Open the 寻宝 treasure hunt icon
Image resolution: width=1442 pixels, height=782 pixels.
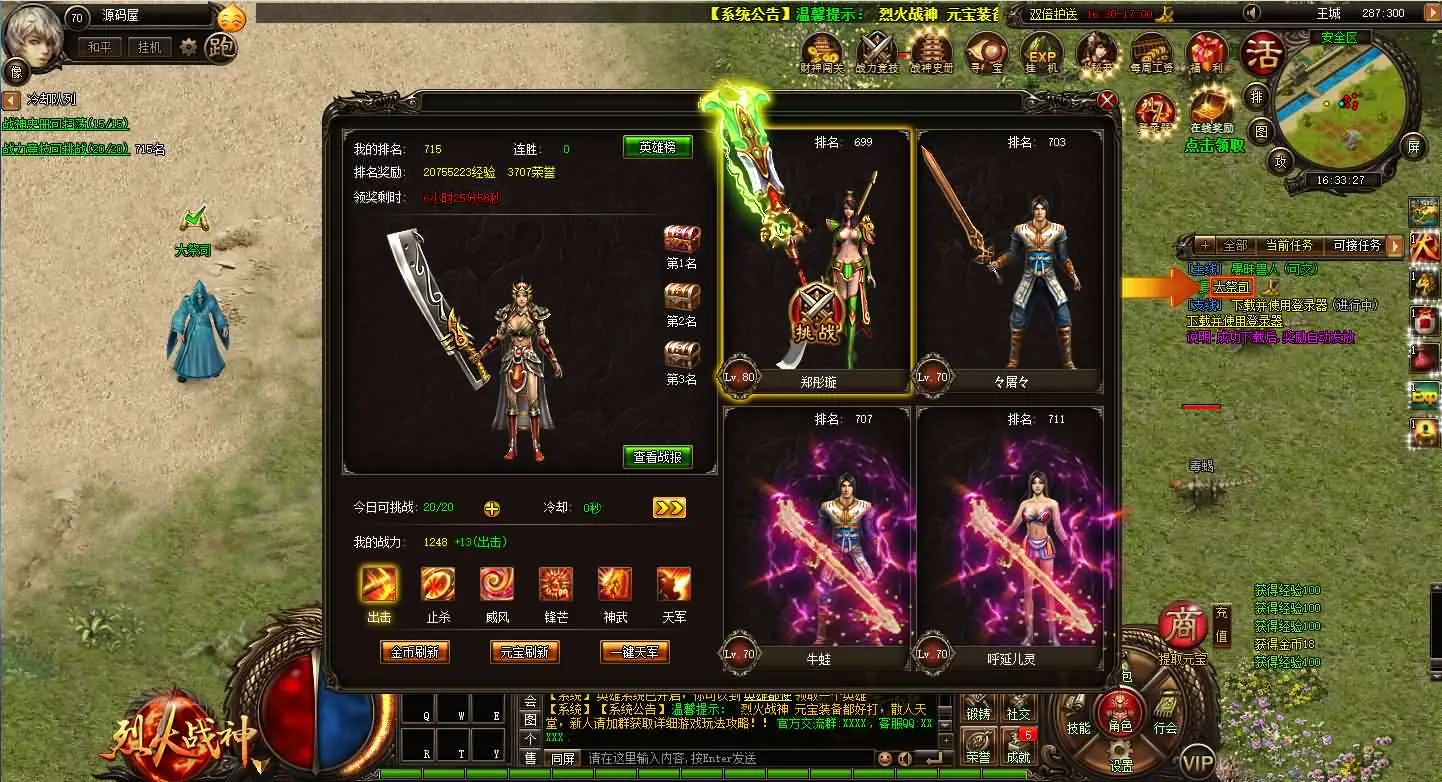click(985, 50)
